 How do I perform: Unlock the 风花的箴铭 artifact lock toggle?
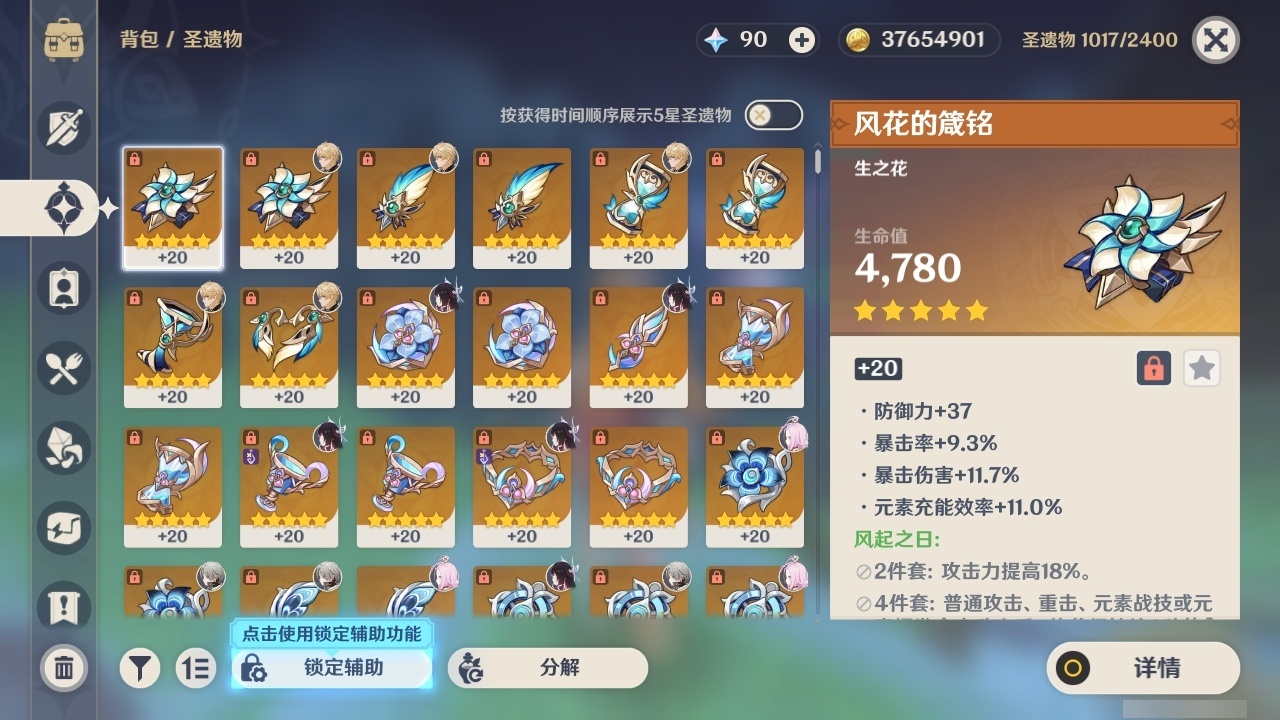1155,368
